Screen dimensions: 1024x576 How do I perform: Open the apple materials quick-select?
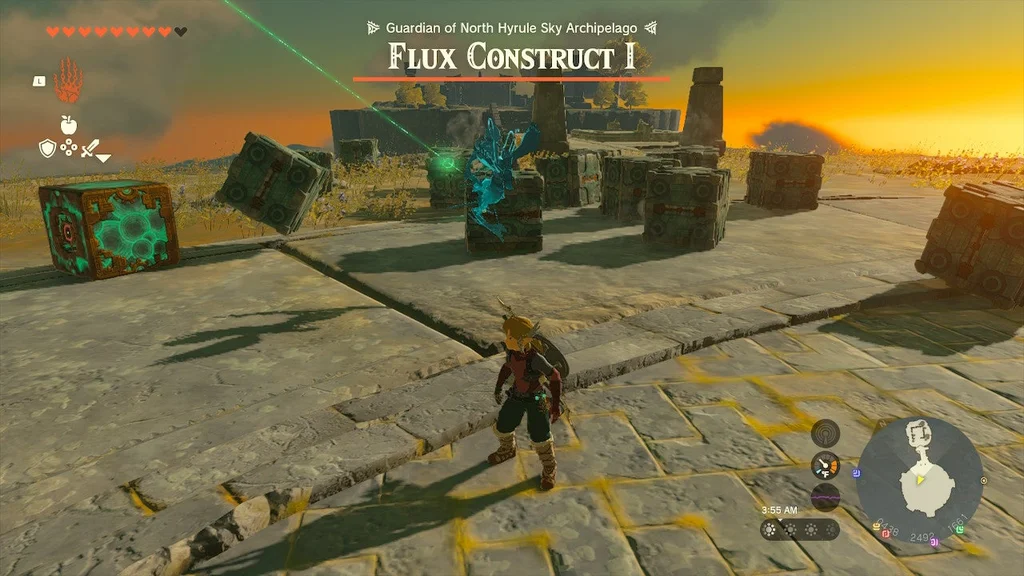pyautogui.click(x=69, y=125)
